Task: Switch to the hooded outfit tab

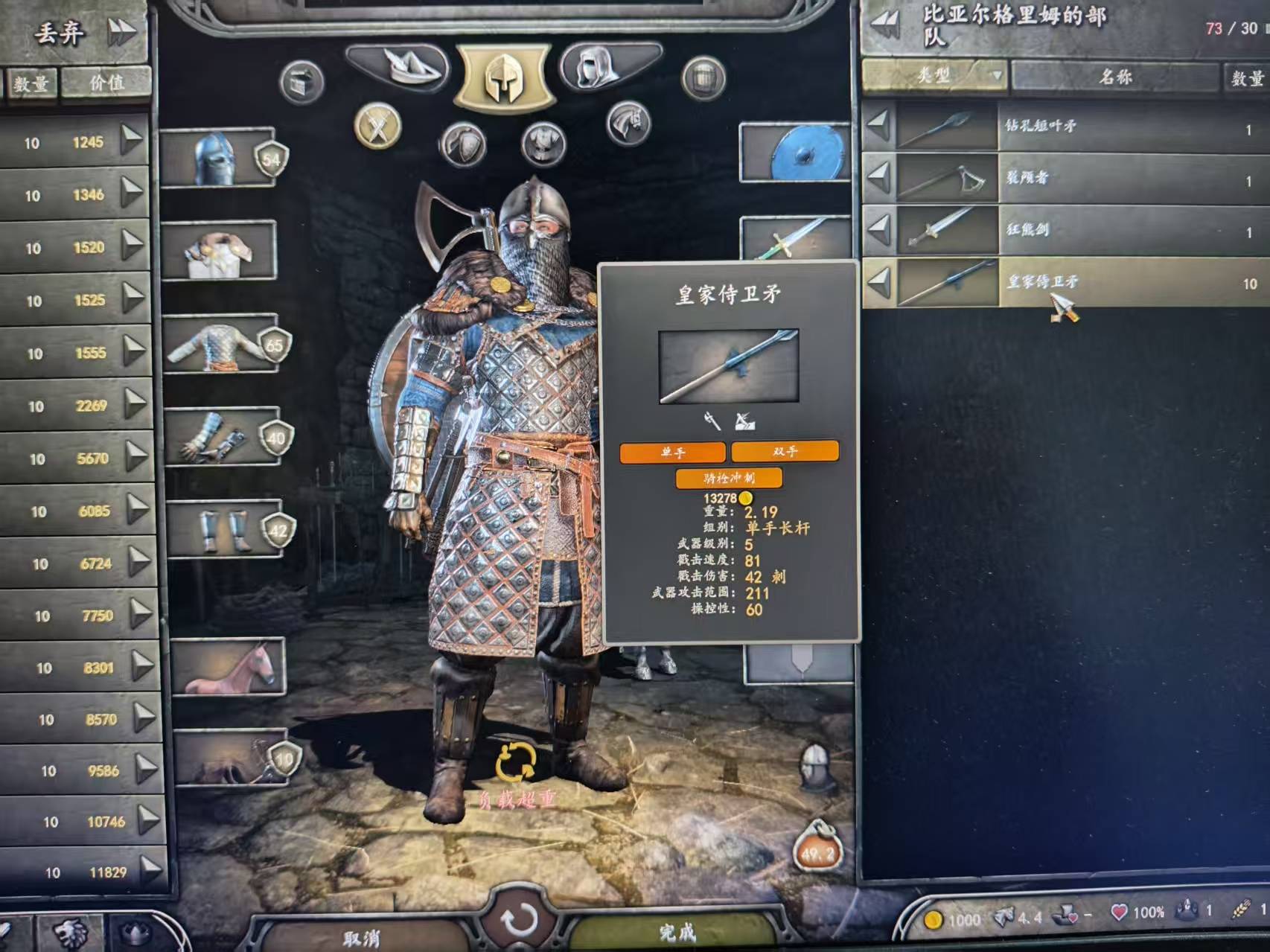Action: [x=610, y=66]
